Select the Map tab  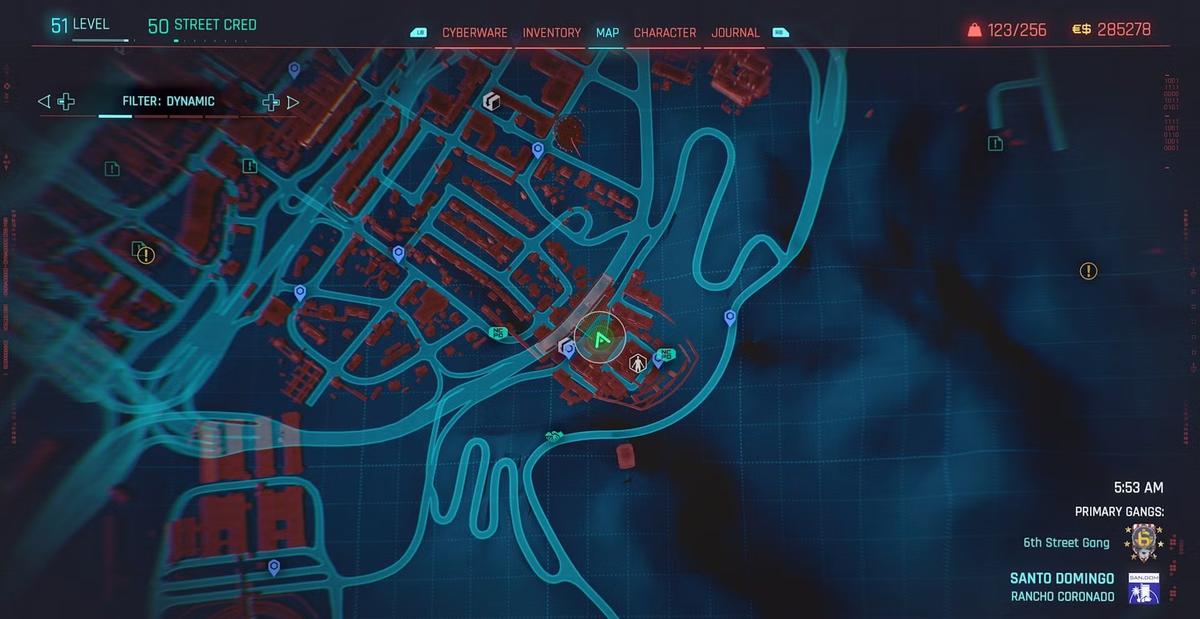point(607,33)
